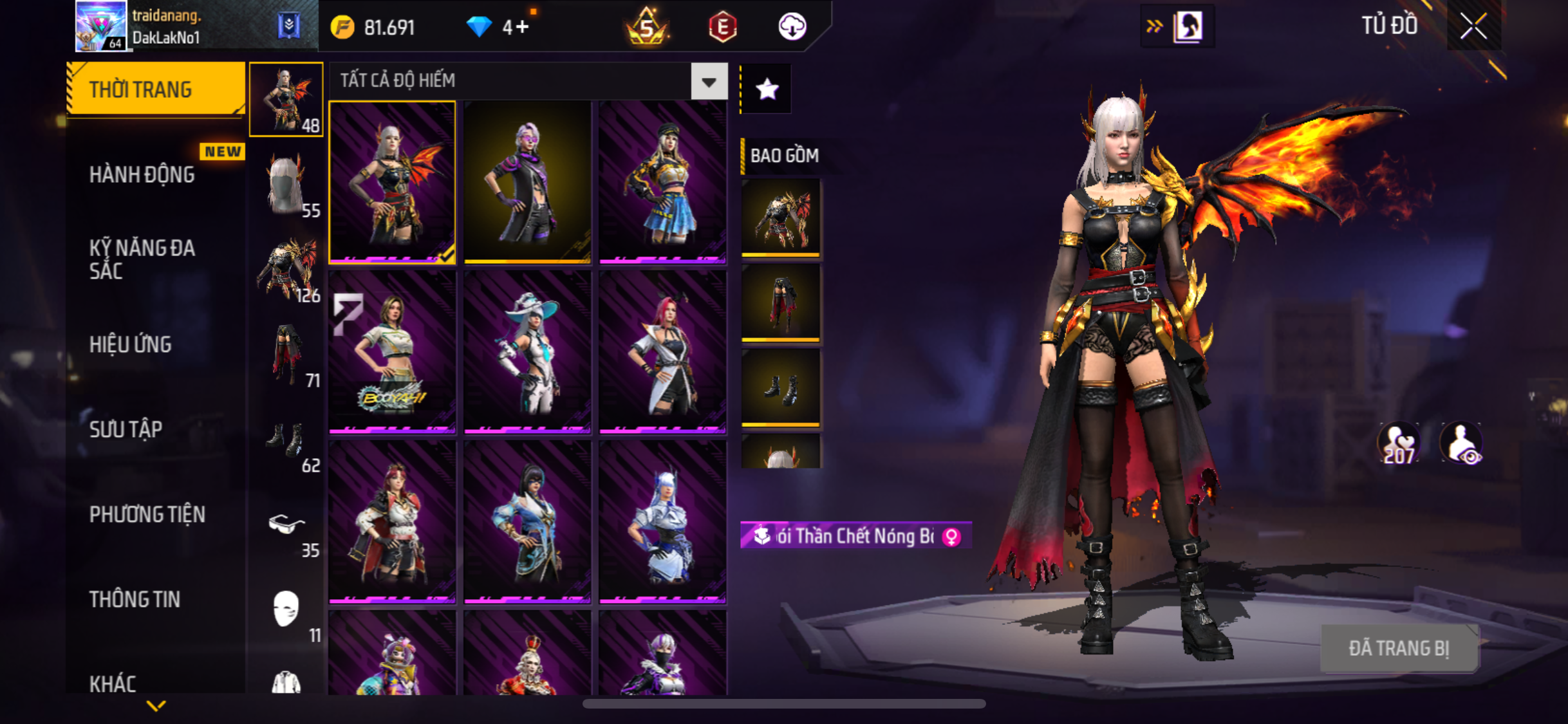Viewport: 1568px width, 724px height.
Task: Open the Tất Cả Độ Hiếm rarity dropdown
Action: pos(709,82)
